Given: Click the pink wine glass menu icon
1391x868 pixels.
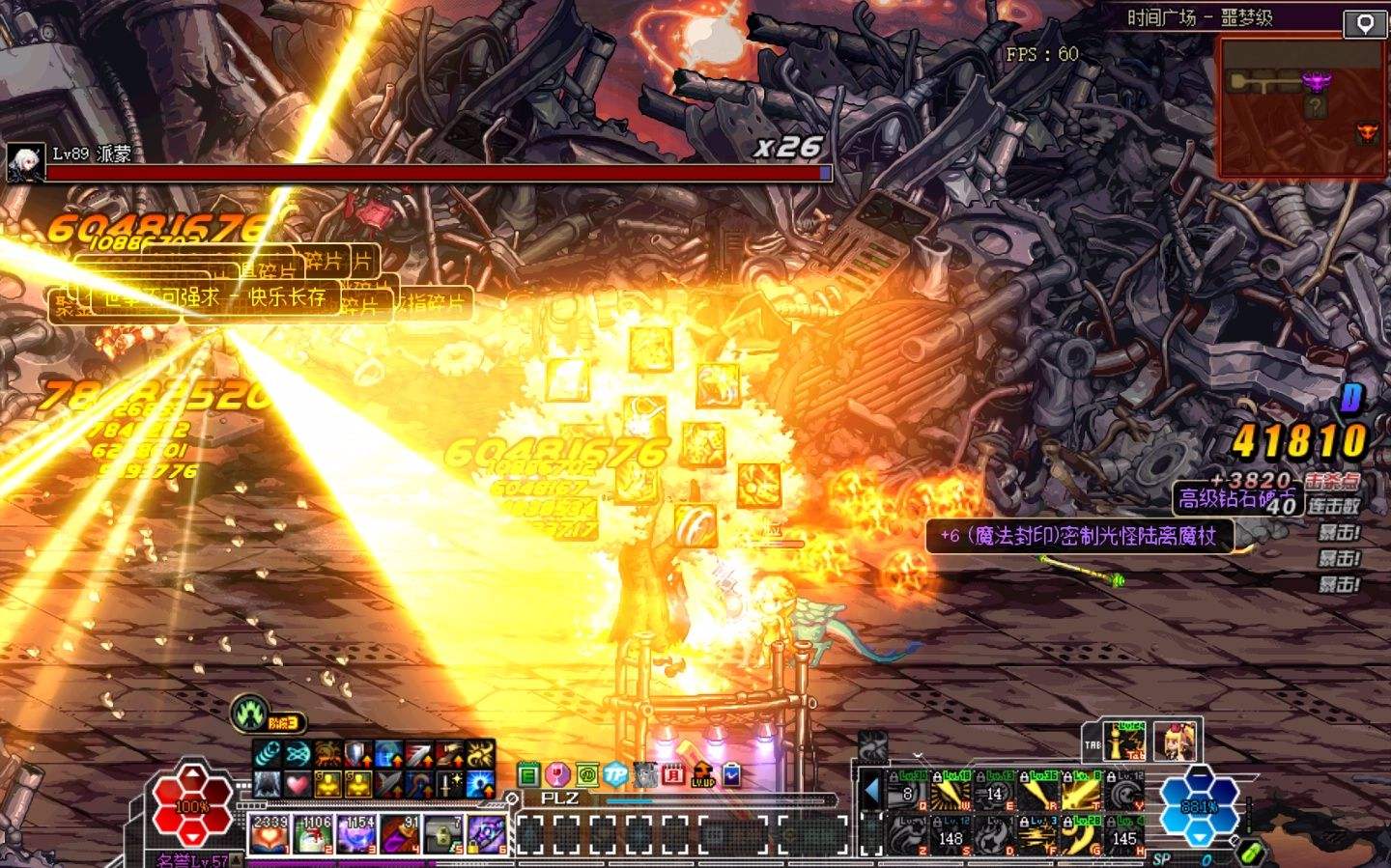Looking at the screenshot, I should tap(556, 774).
